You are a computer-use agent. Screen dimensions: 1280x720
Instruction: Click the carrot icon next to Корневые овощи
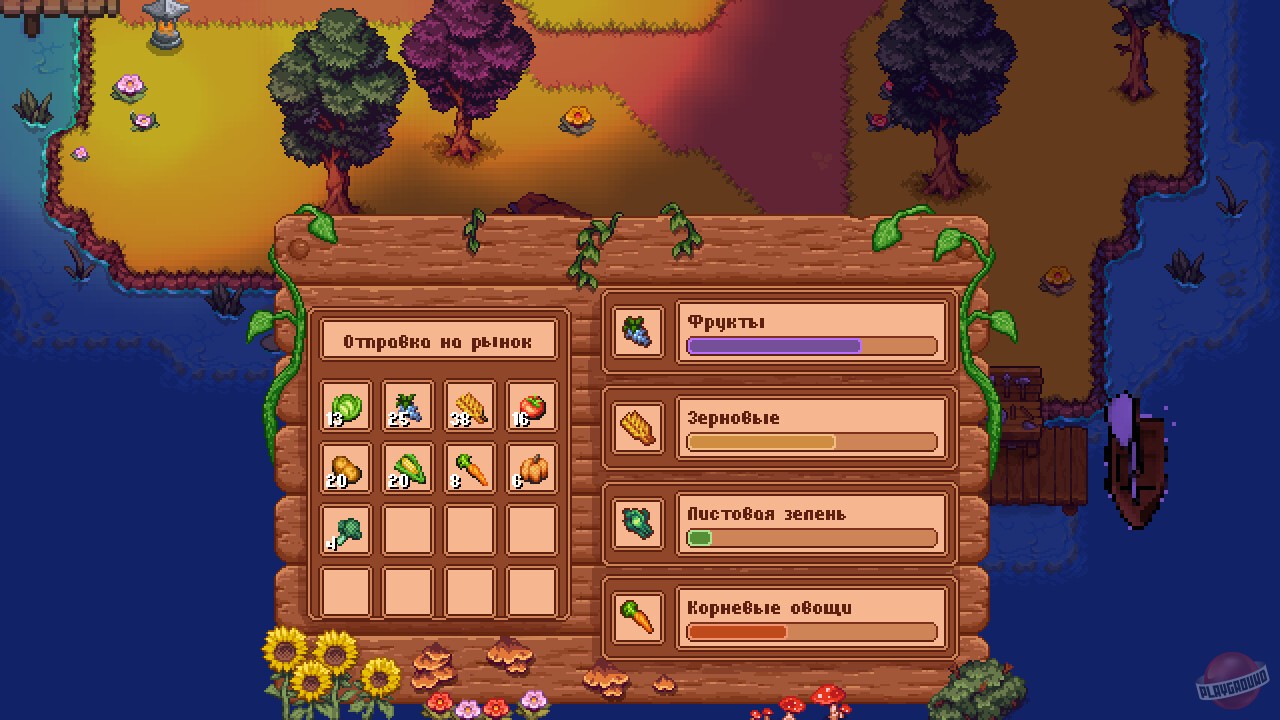(637, 617)
